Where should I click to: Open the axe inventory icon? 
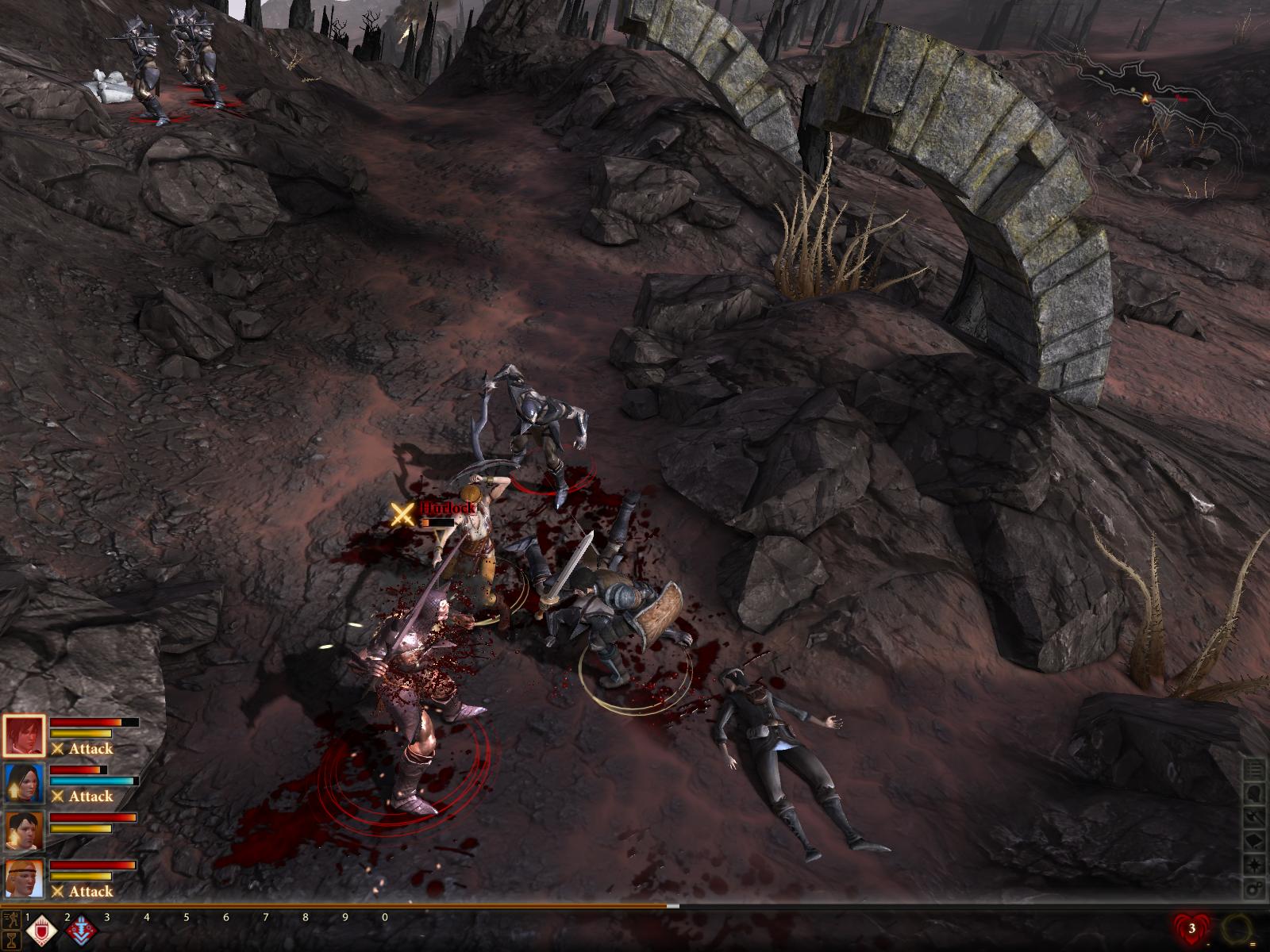pos(1254,817)
